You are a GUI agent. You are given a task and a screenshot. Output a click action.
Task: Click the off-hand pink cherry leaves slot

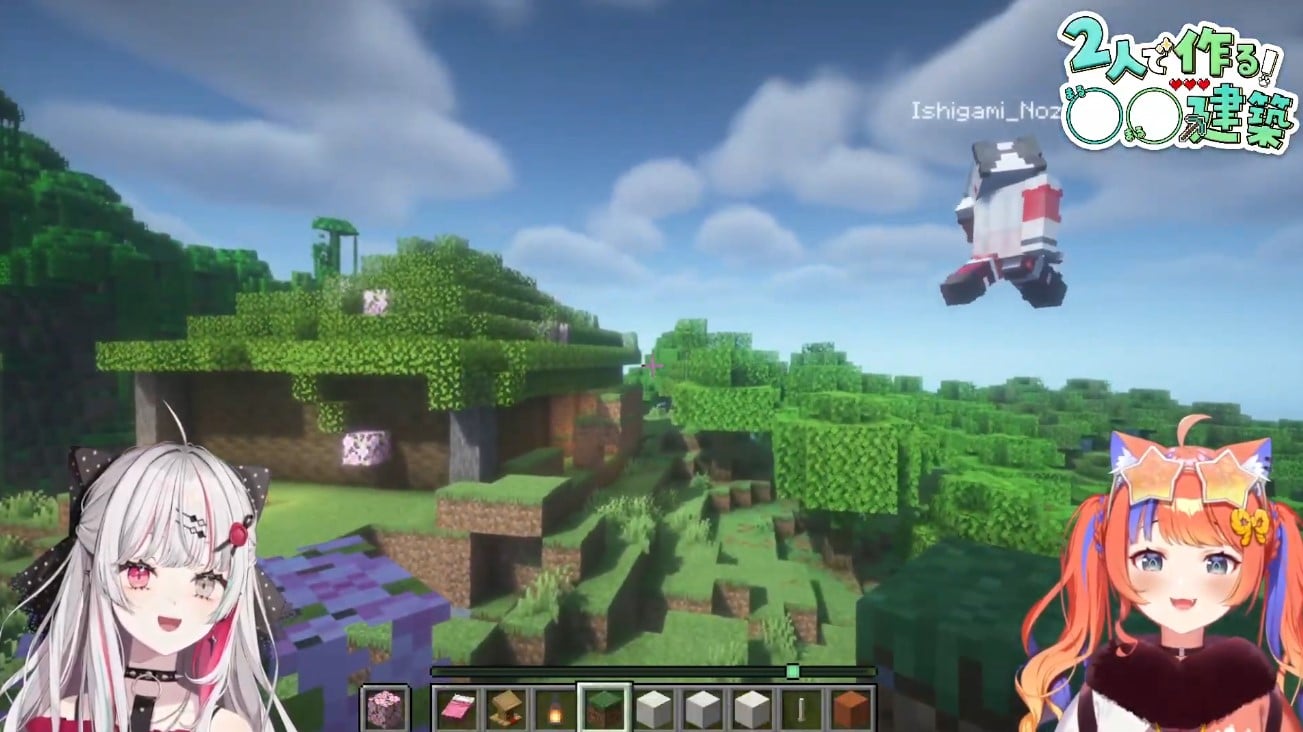[384, 708]
